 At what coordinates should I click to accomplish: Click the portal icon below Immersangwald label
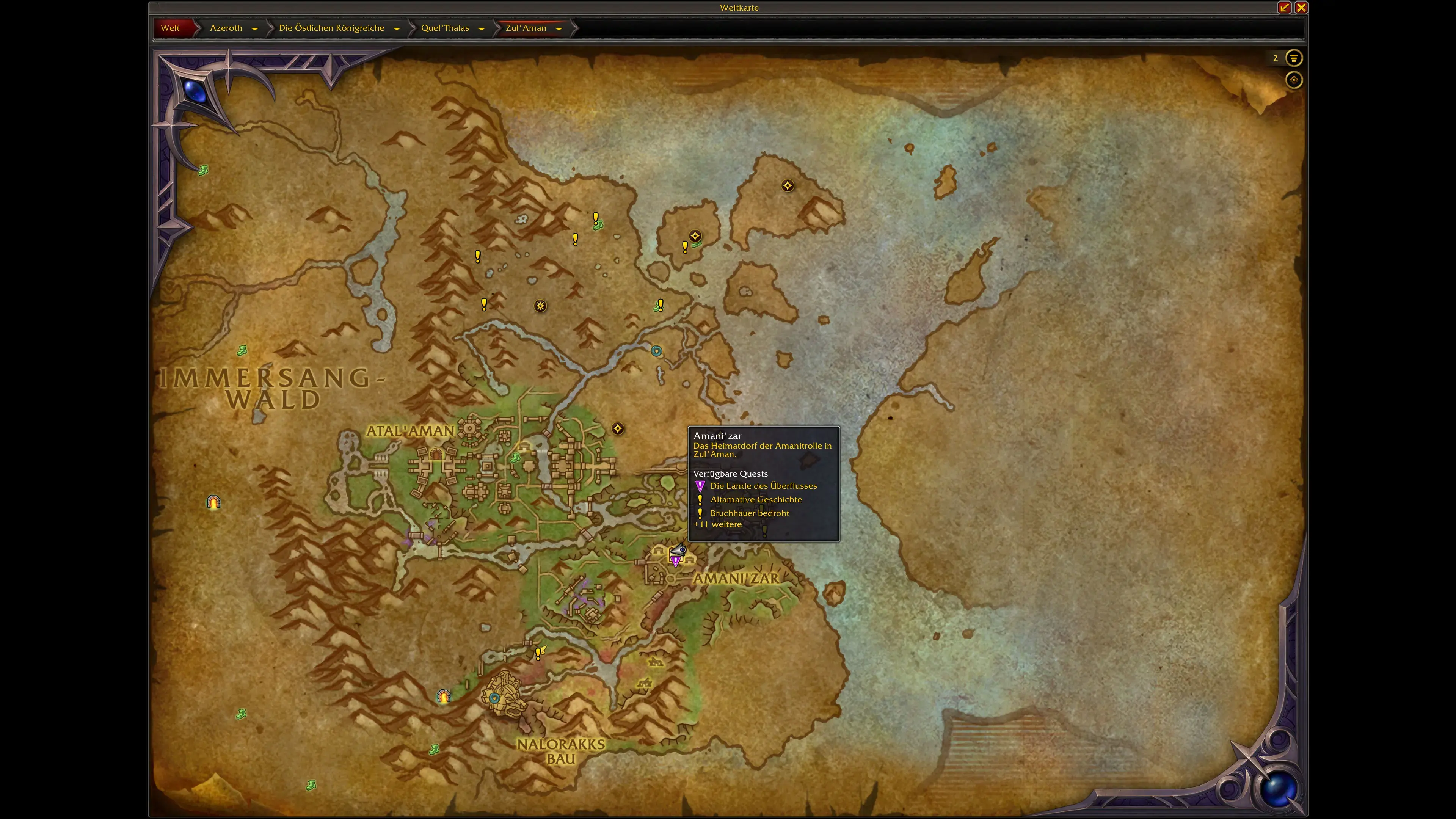click(213, 502)
